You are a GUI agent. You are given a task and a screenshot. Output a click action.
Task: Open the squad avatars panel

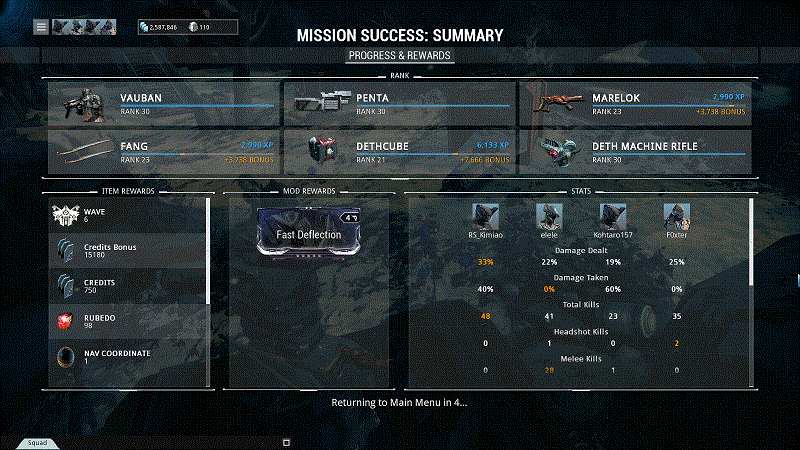(83, 27)
